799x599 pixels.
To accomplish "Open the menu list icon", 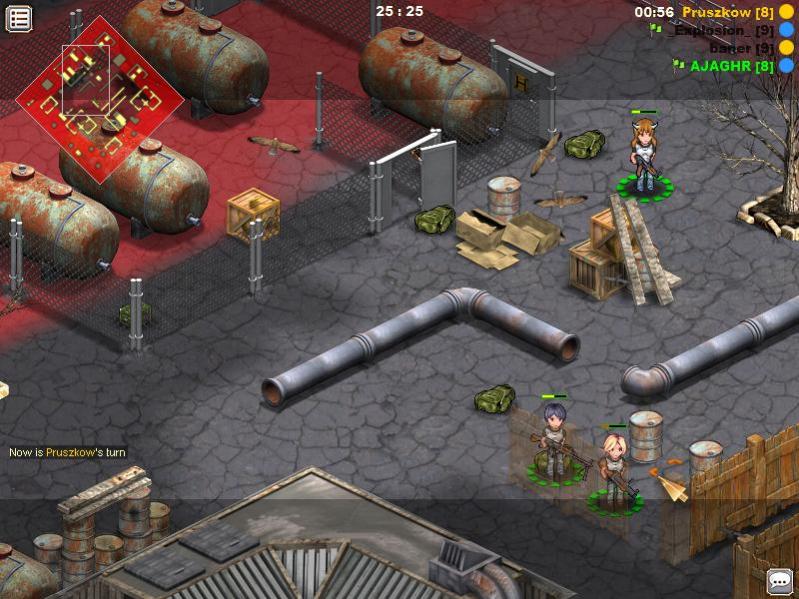I will pos(19,19).
